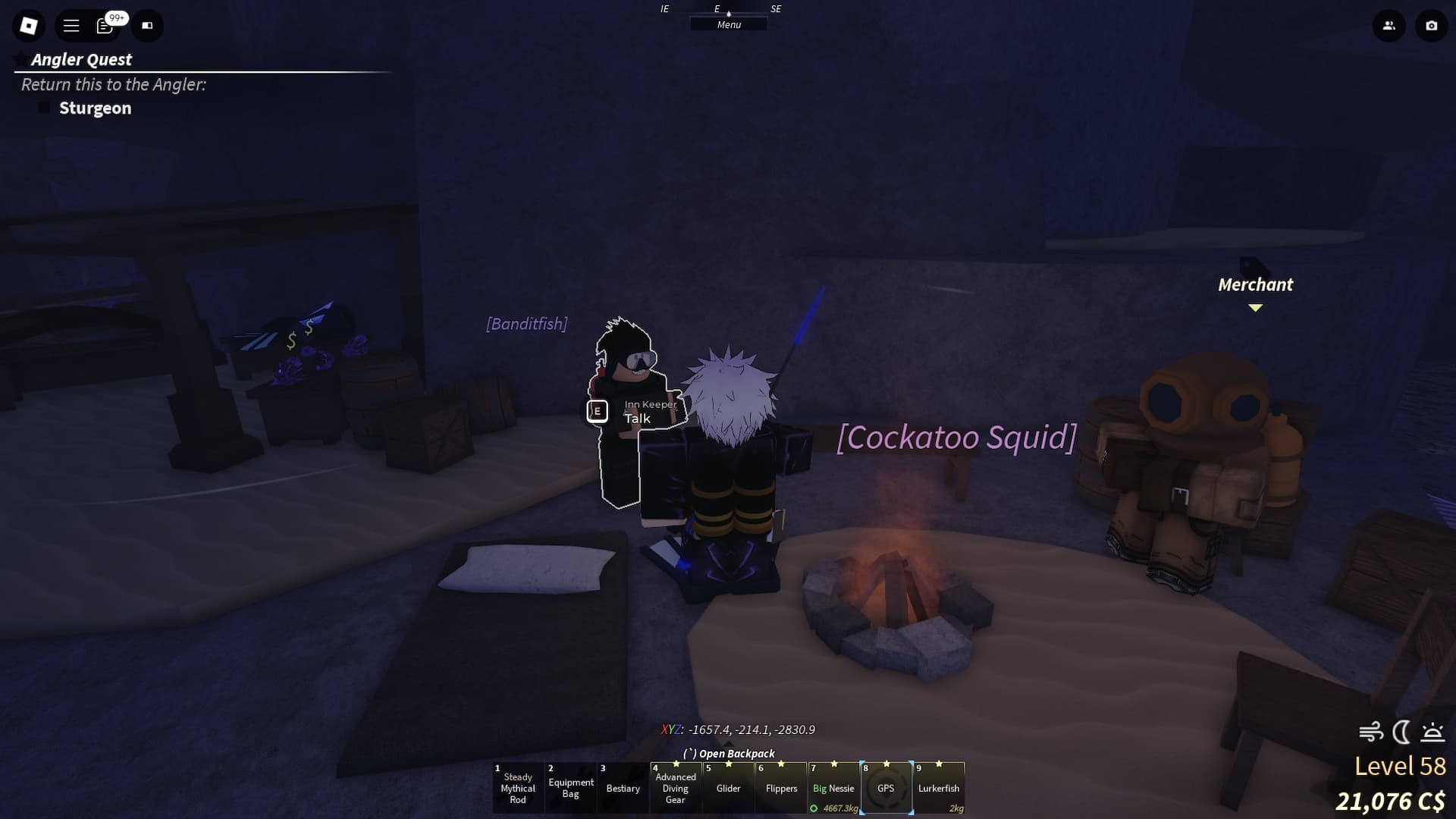Image resolution: width=1456 pixels, height=819 pixels.
Task: Toggle the moon phase indicator bottom right
Action: pos(1400,733)
